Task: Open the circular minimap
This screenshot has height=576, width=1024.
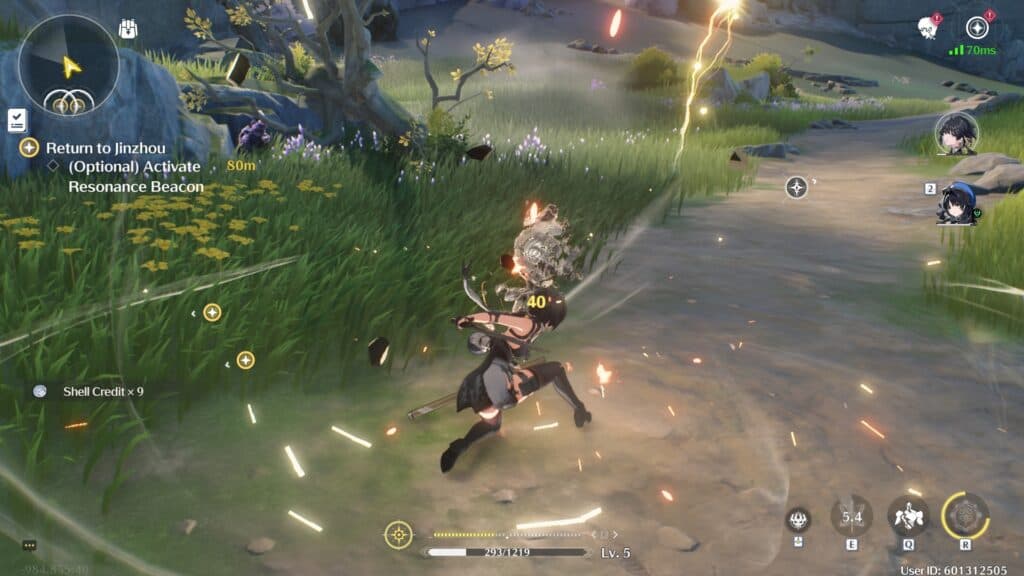Action: (68, 65)
